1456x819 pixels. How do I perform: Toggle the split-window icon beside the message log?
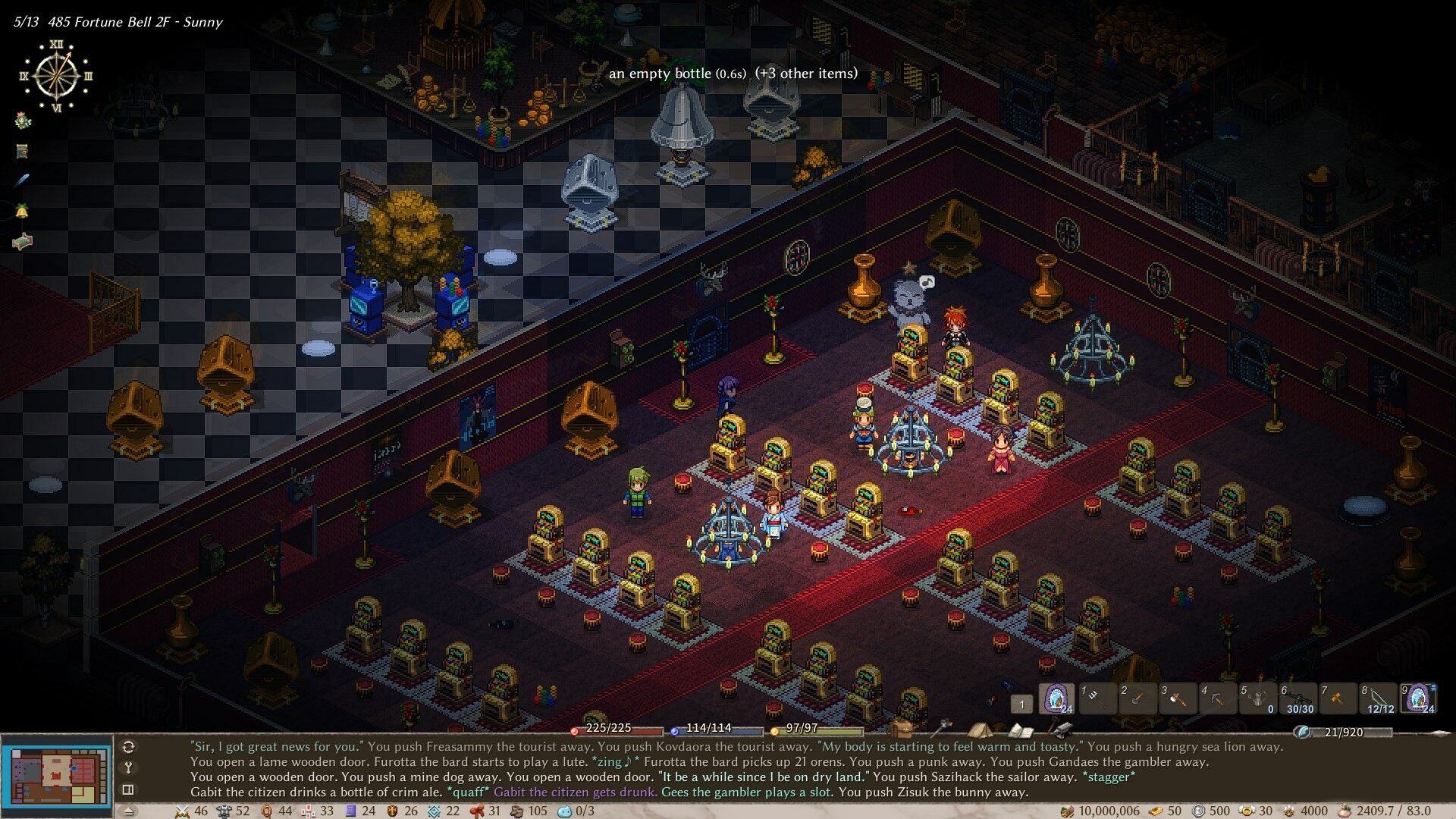point(129,789)
